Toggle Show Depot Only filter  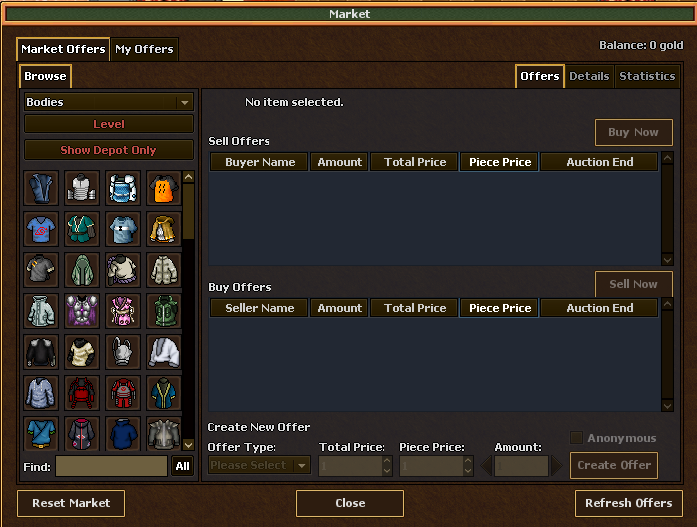pyautogui.click(x=109, y=150)
